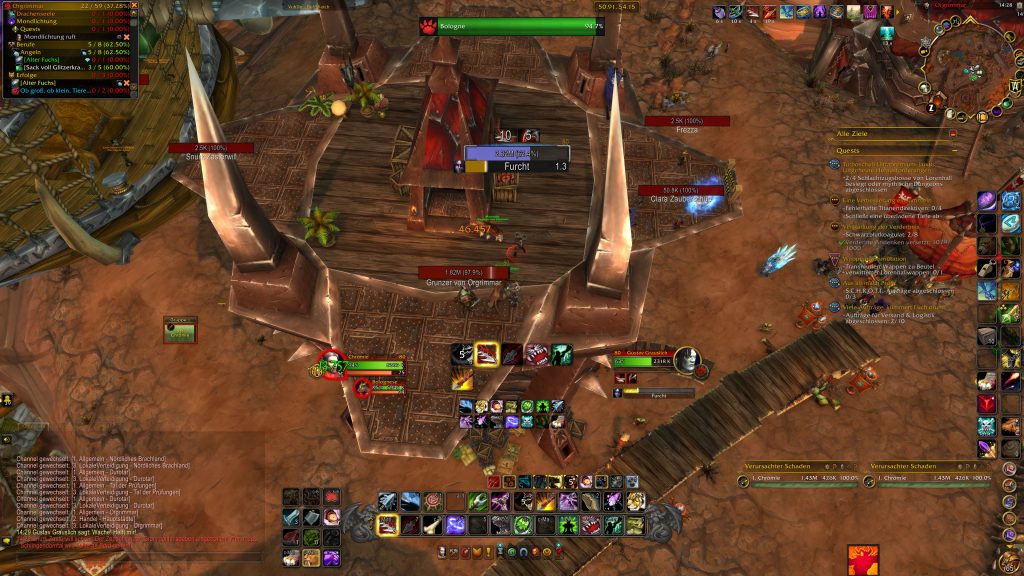Collapse the Alle Ziele objectives header

point(953,133)
